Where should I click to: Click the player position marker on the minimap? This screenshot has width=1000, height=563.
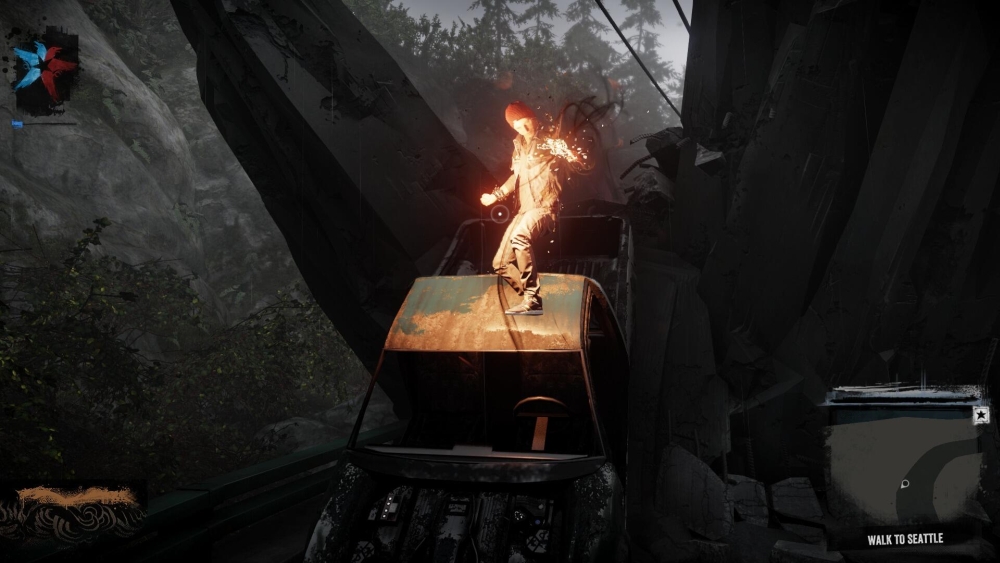(x=904, y=485)
